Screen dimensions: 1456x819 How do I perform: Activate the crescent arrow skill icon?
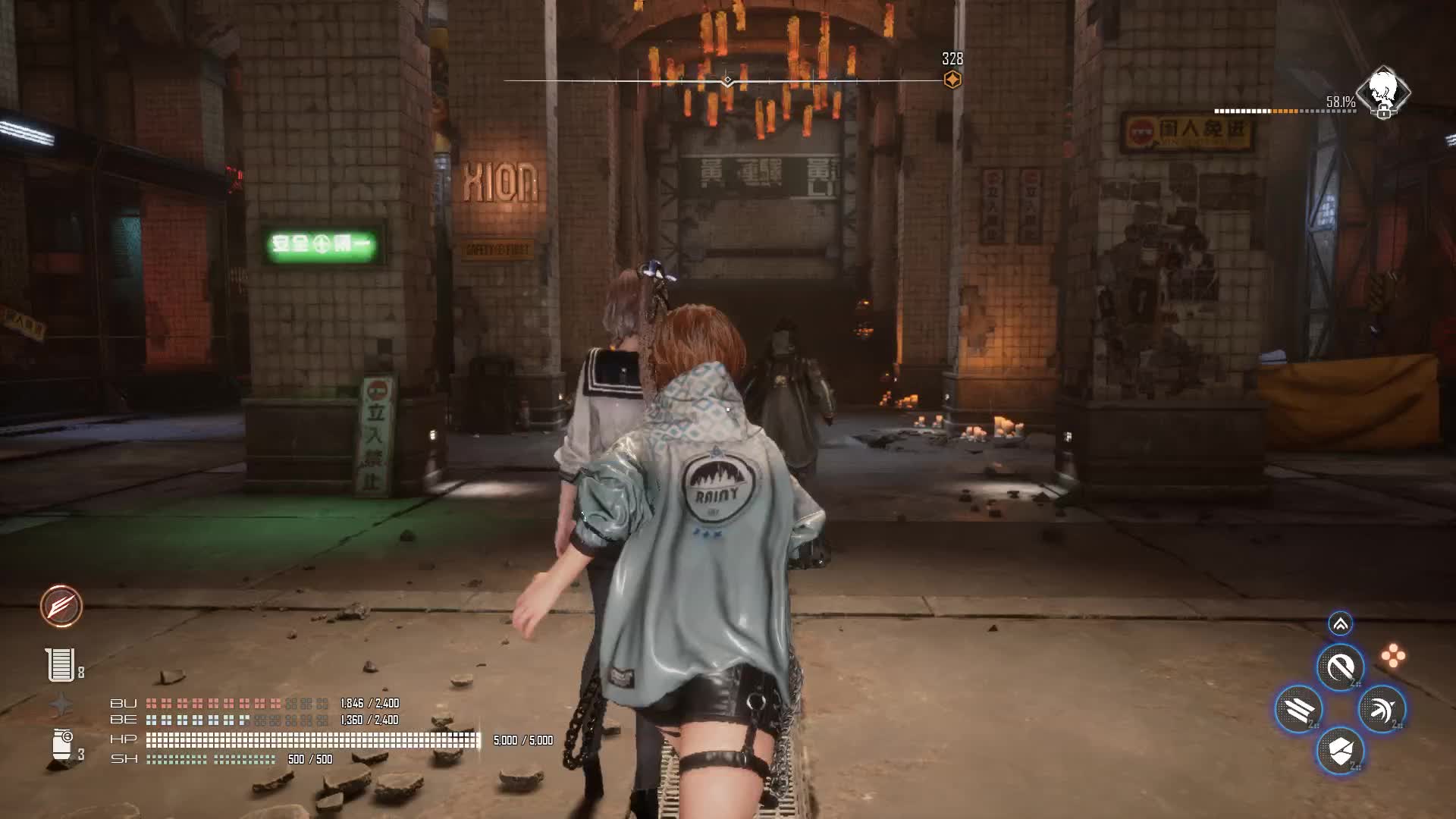click(x=1382, y=709)
